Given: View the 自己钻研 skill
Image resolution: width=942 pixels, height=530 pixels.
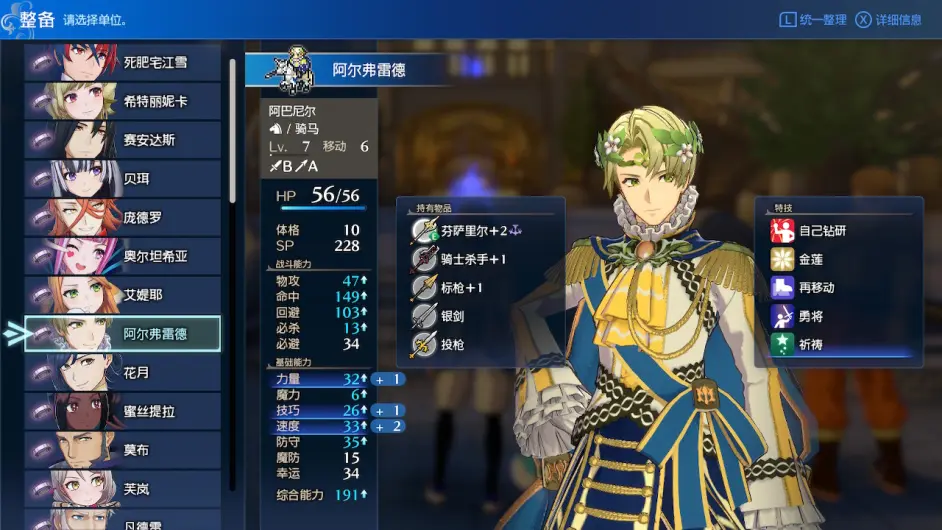Looking at the screenshot, I should pyautogui.click(x=822, y=231).
